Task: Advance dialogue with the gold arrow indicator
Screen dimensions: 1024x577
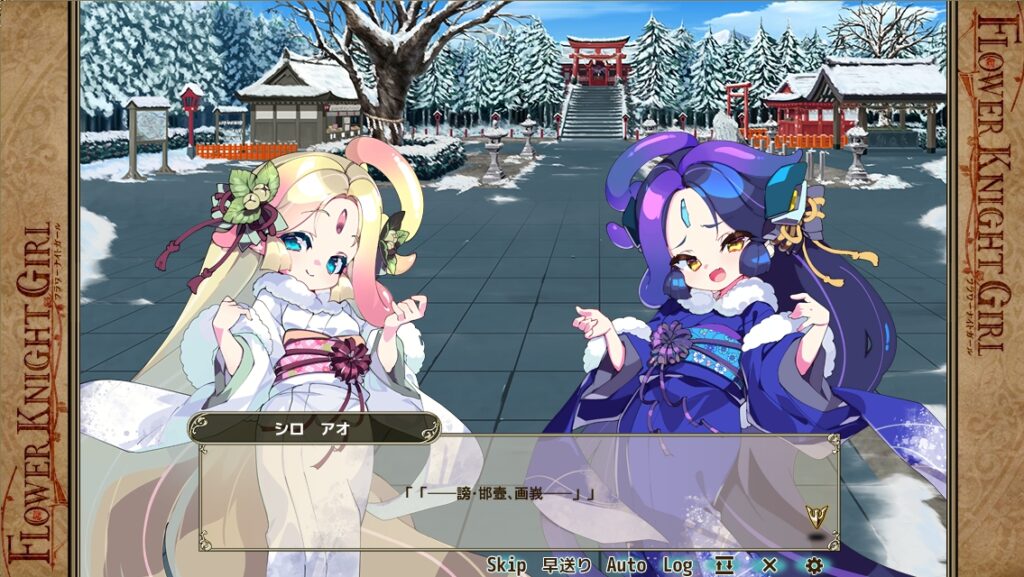Action: (x=816, y=516)
